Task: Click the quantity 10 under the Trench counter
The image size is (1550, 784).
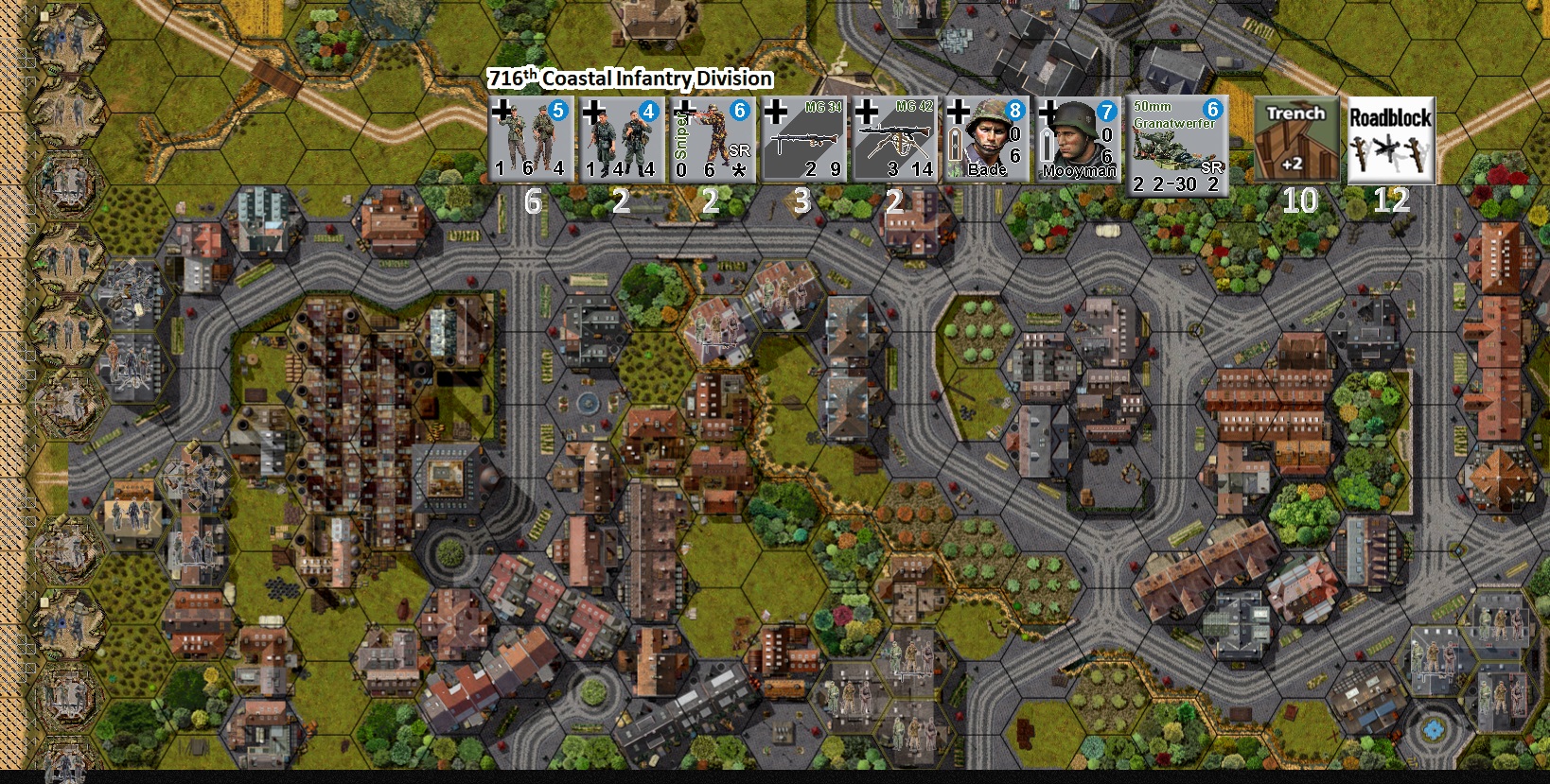Action: click(x=1303, y=200)
